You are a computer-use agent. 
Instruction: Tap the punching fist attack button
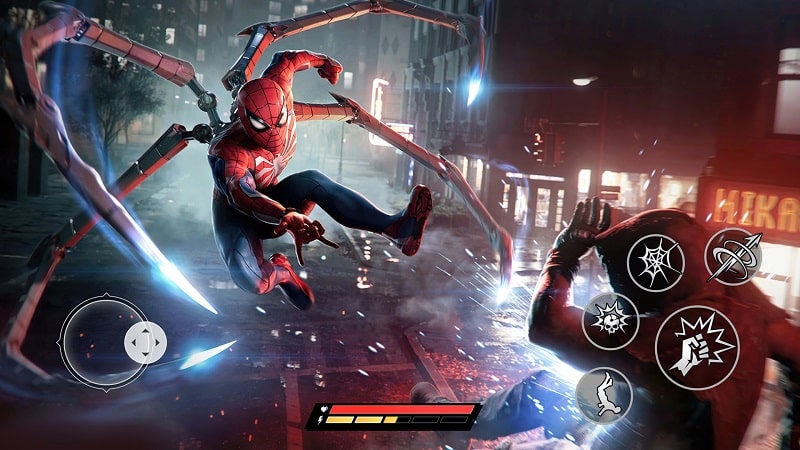tap(696, 347)
